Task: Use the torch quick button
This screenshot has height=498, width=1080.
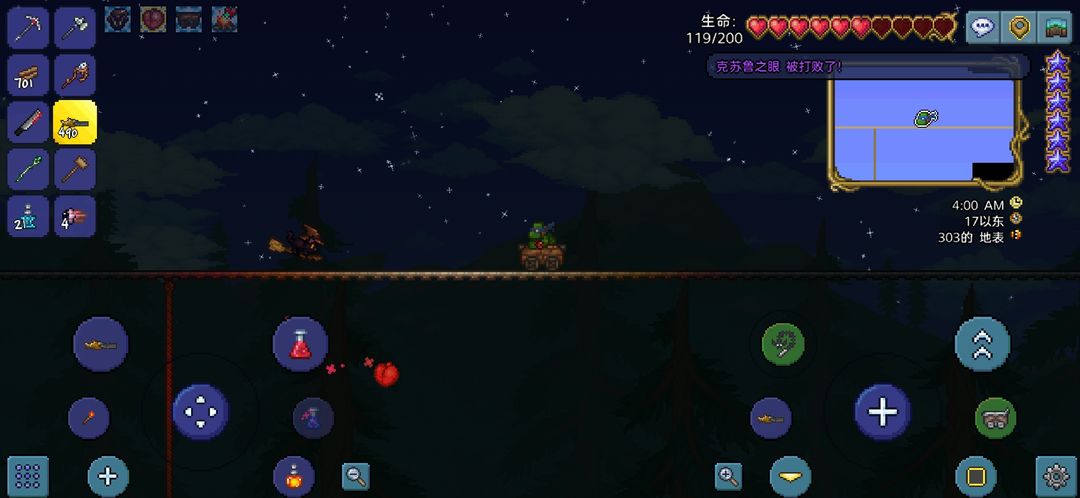Action: pos(88,418)
